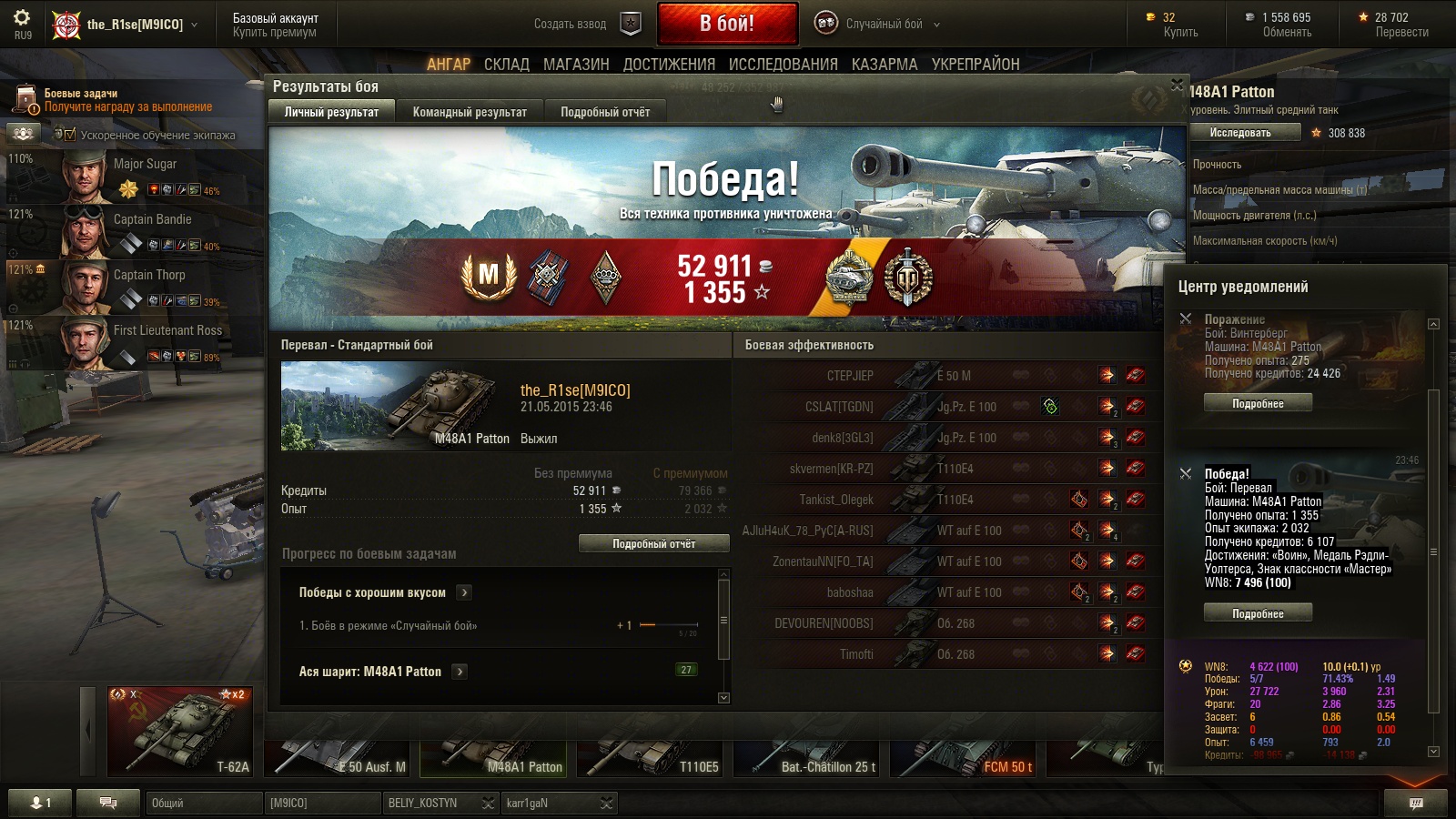Open Подробнее for the Победа notification

tap(1258, 614)
